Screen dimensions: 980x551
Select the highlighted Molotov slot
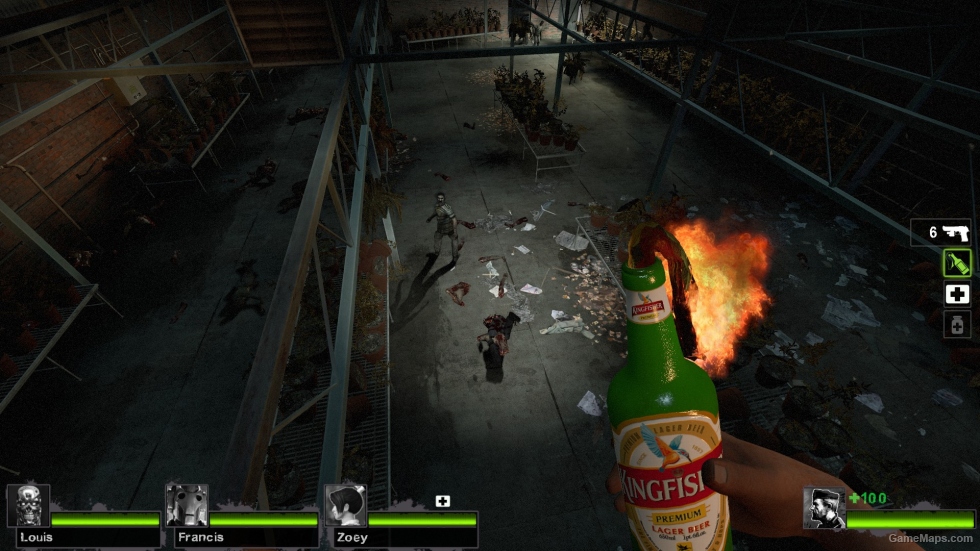(x=957, y=264)
